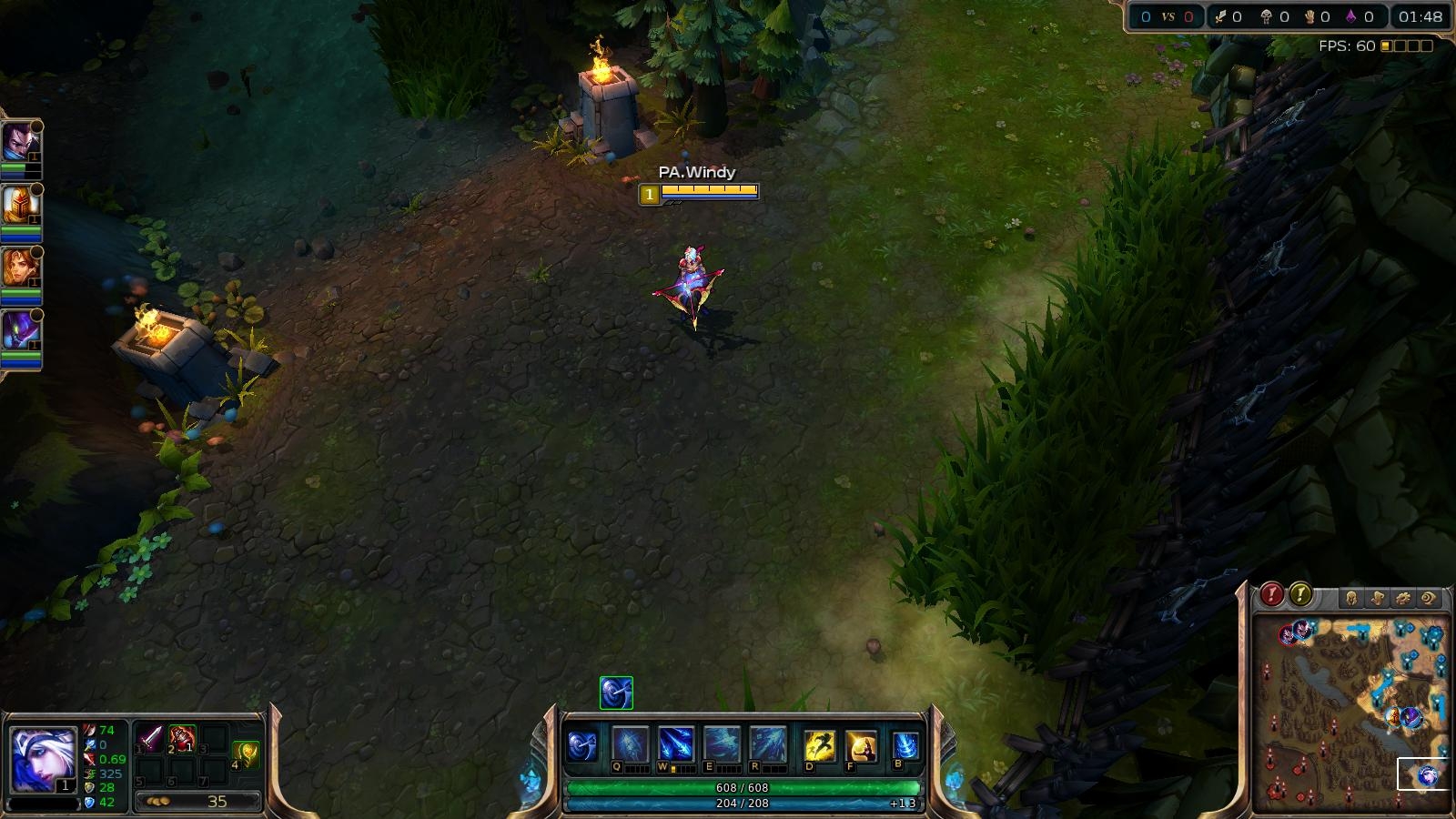
Task: Activate Ashe's Volley ability on W
Action: point(675,744)
